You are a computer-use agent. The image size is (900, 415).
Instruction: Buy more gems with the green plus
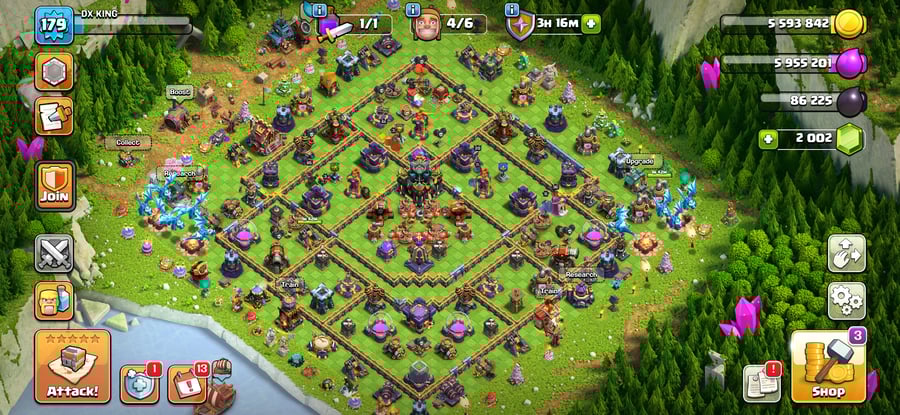pyautogui.click(x=768, y=139)
